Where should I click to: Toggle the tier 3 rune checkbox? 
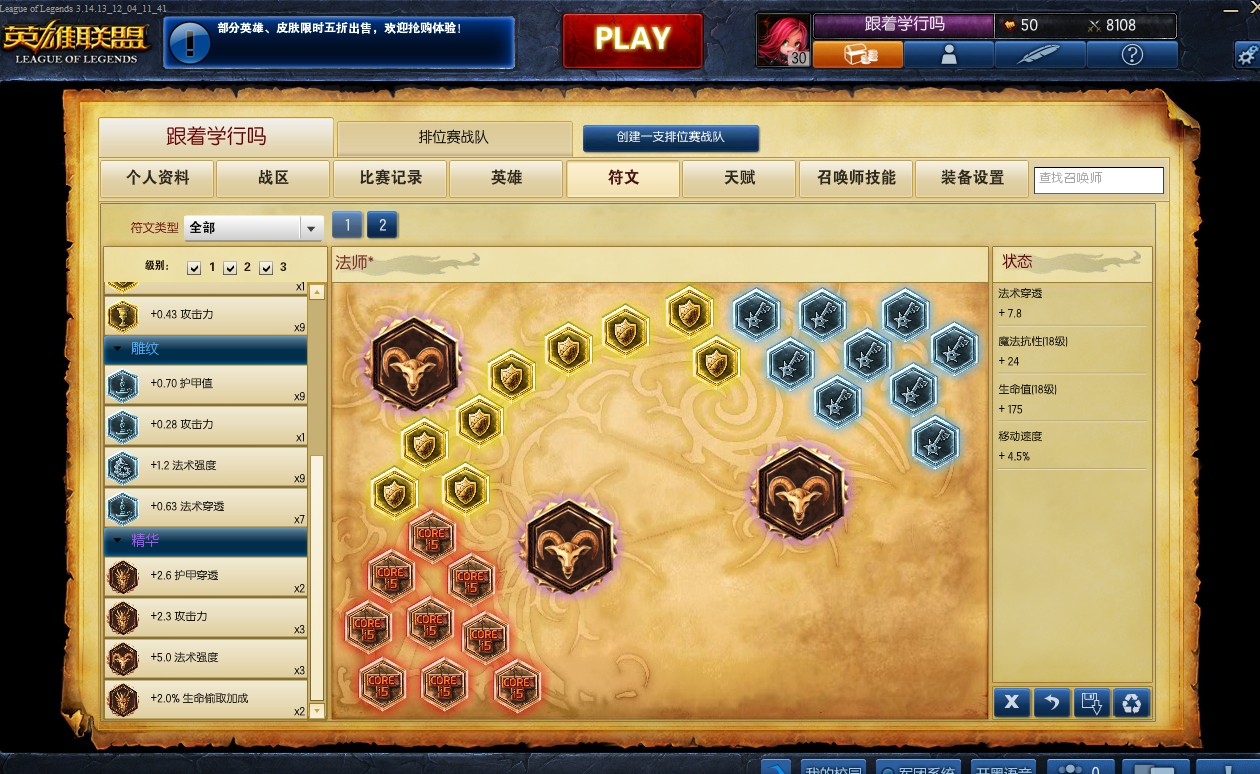point(266,268)
